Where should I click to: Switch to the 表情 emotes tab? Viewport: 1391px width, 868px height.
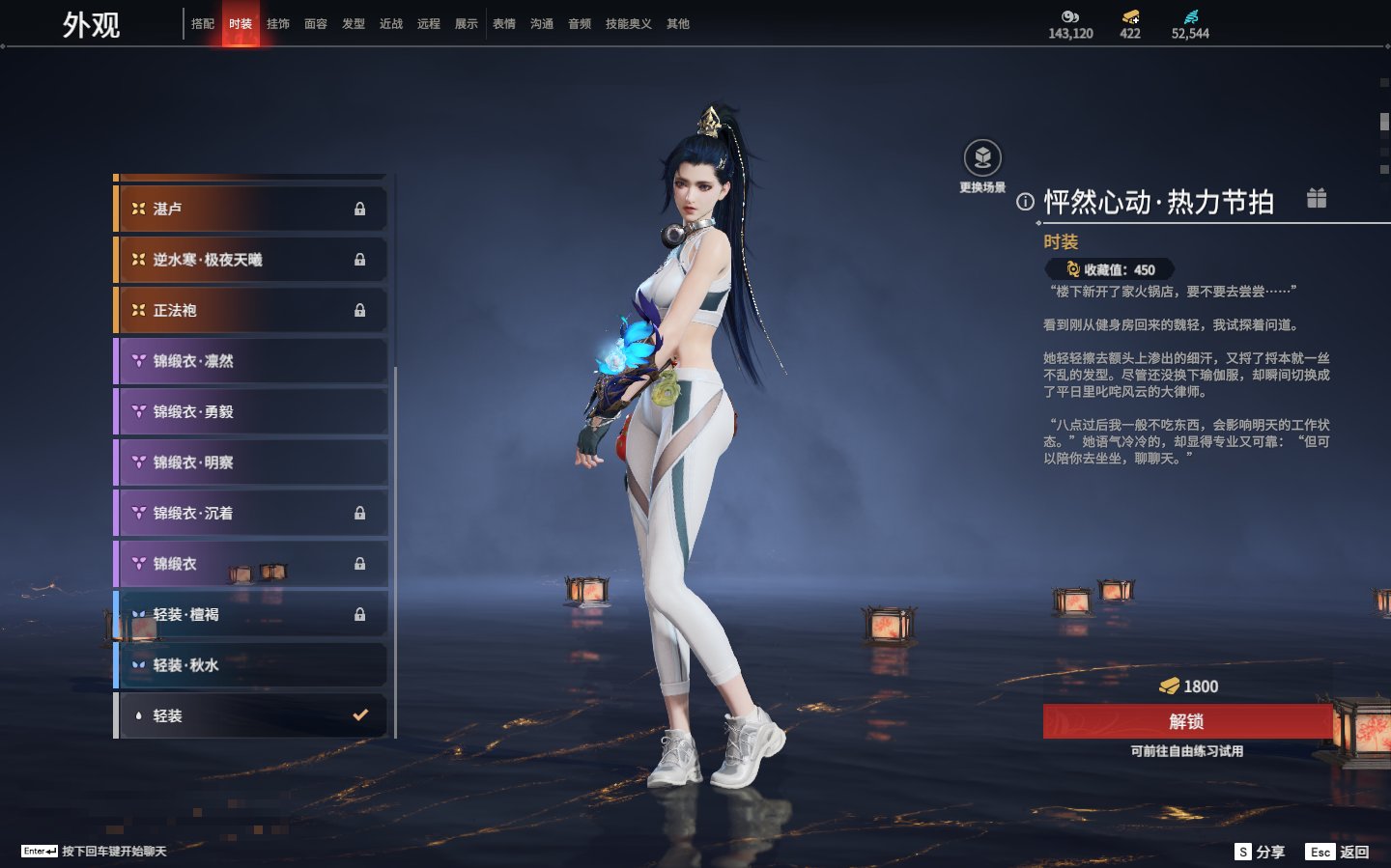tap(504, 24)
